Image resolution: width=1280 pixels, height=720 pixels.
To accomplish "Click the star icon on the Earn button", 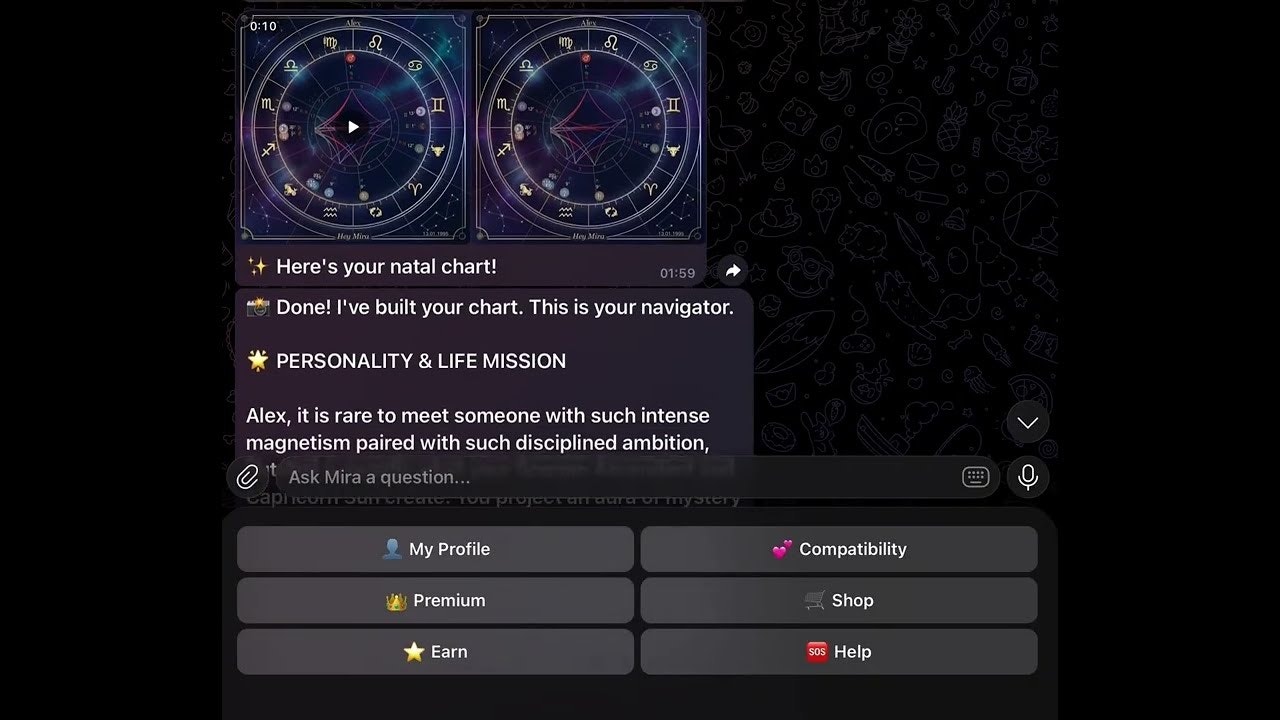I will point(413,651).
